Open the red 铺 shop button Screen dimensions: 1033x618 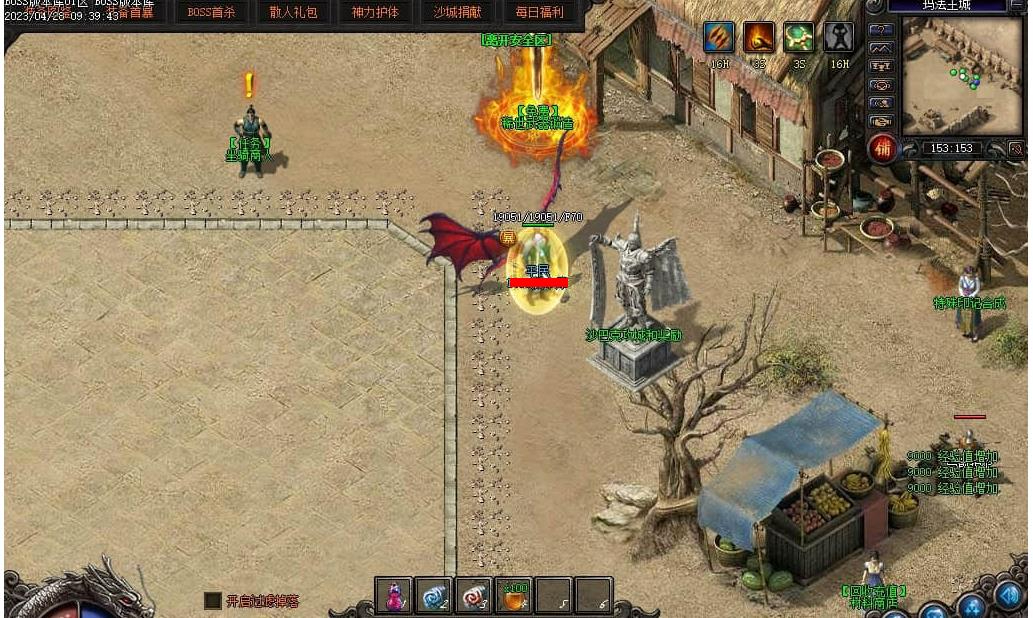(x=882, y=149)
